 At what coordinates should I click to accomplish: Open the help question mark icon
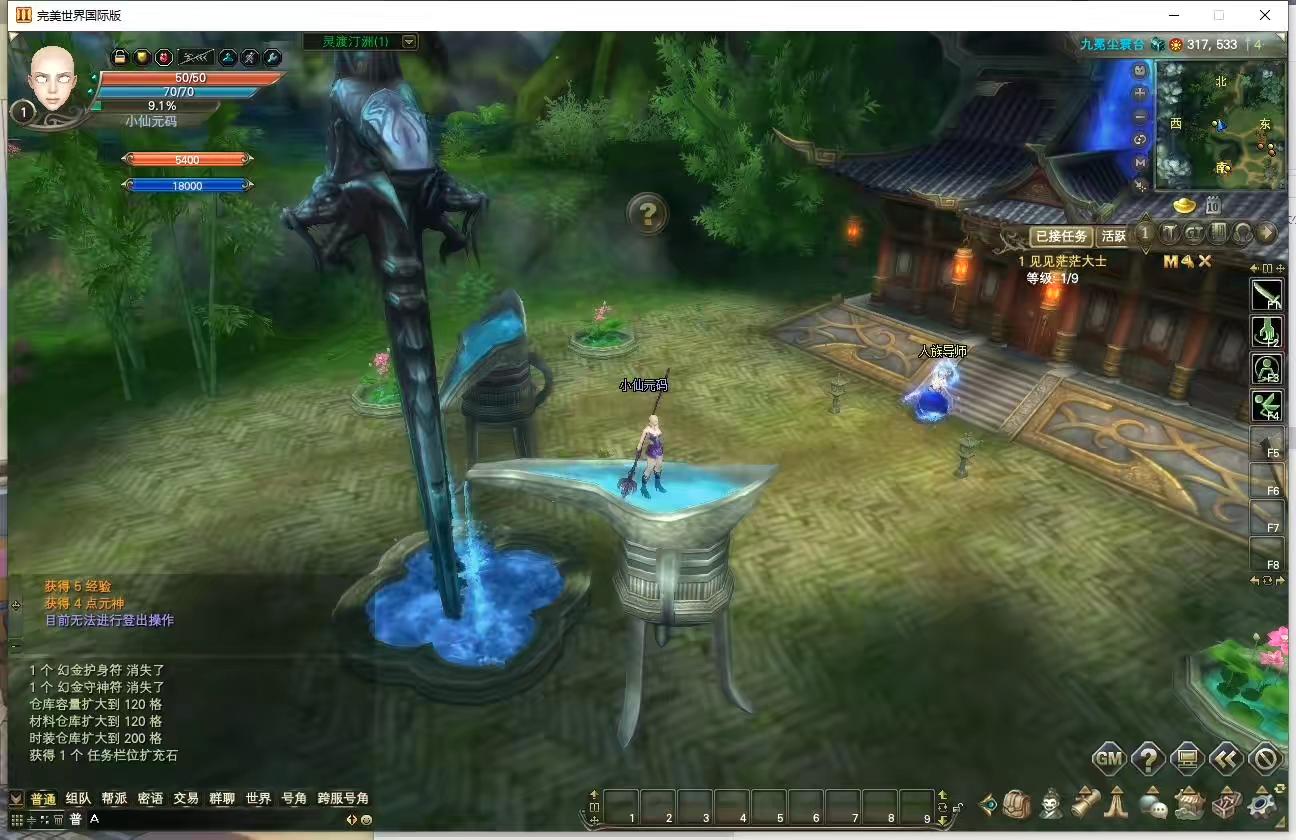pyautogui.click(x=1146, y=759)
